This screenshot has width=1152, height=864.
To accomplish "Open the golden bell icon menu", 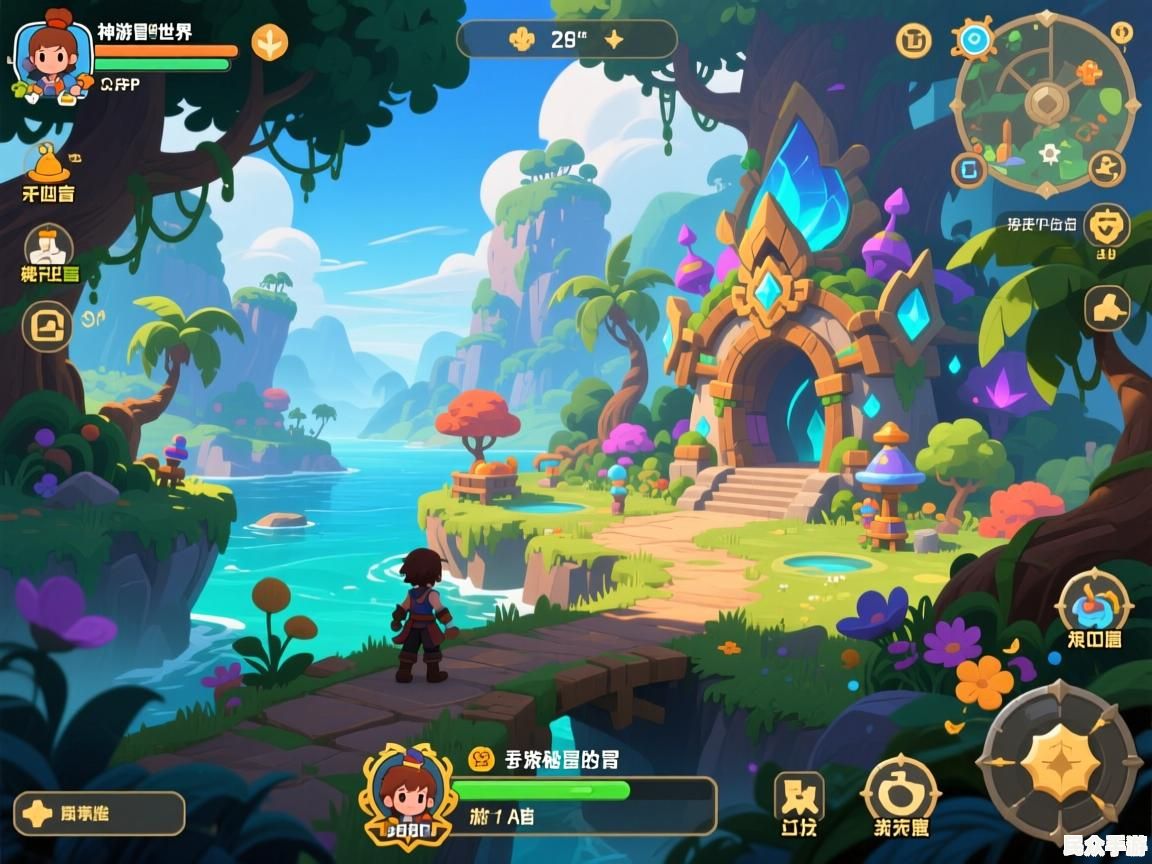I will [48, 164].
